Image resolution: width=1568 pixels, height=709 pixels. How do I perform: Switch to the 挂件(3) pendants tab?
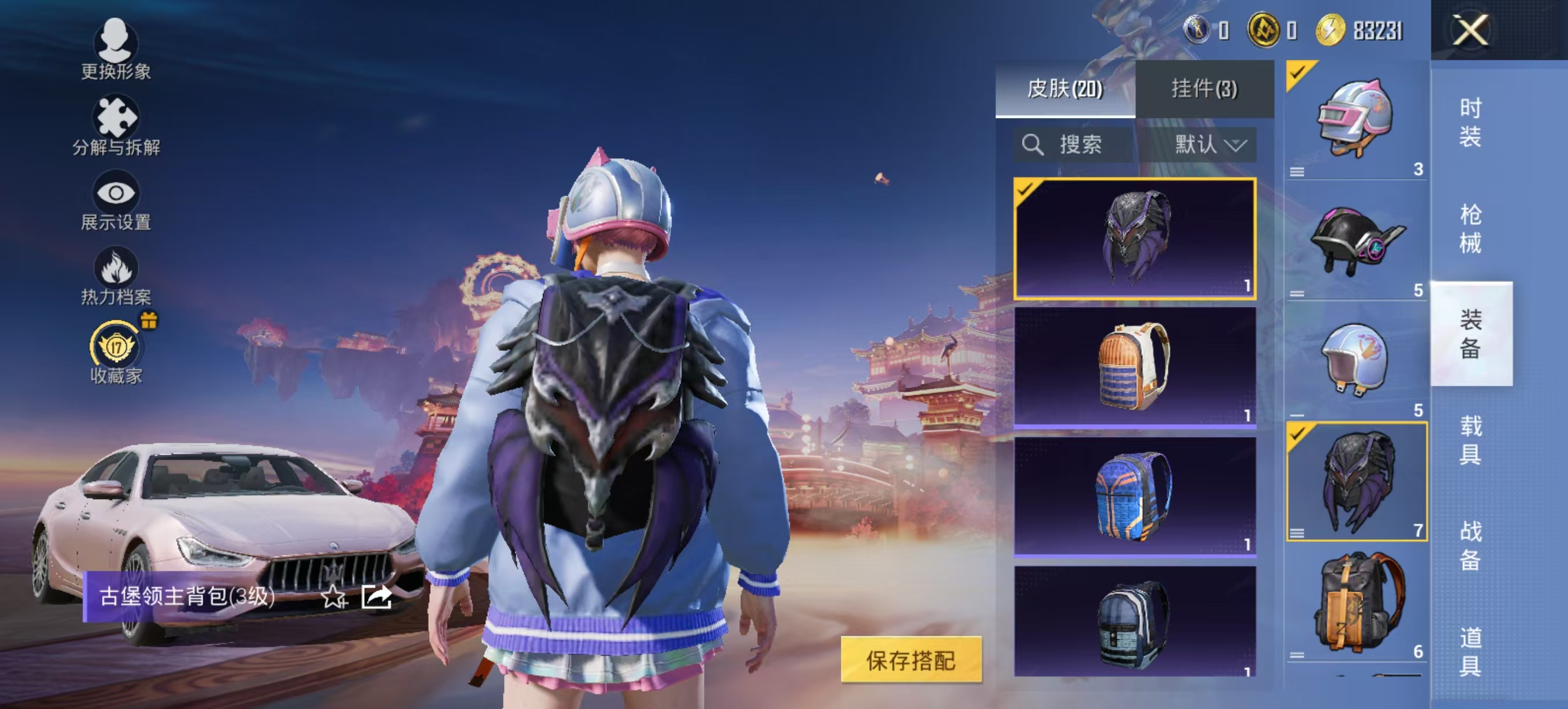coord(1202,89)
